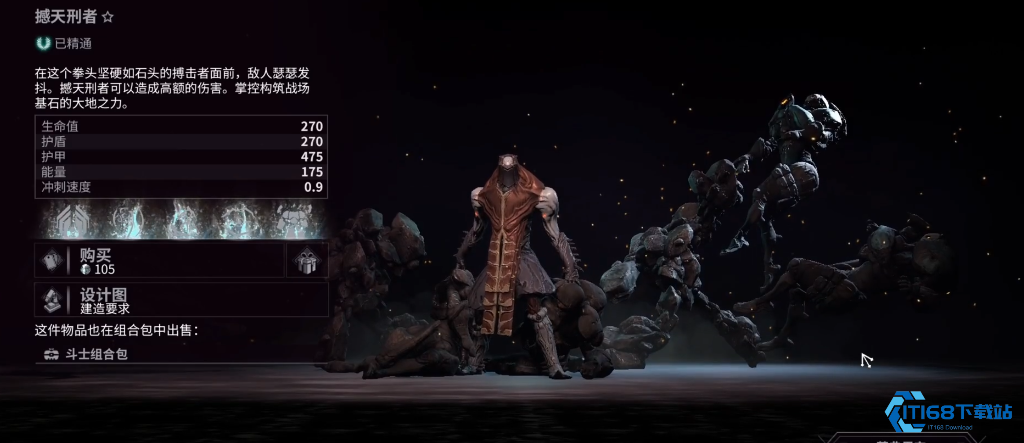Open the 斗士组合包 bundle entry
The width and height of the screenshot is (1024, 443).
coord(95,354)
